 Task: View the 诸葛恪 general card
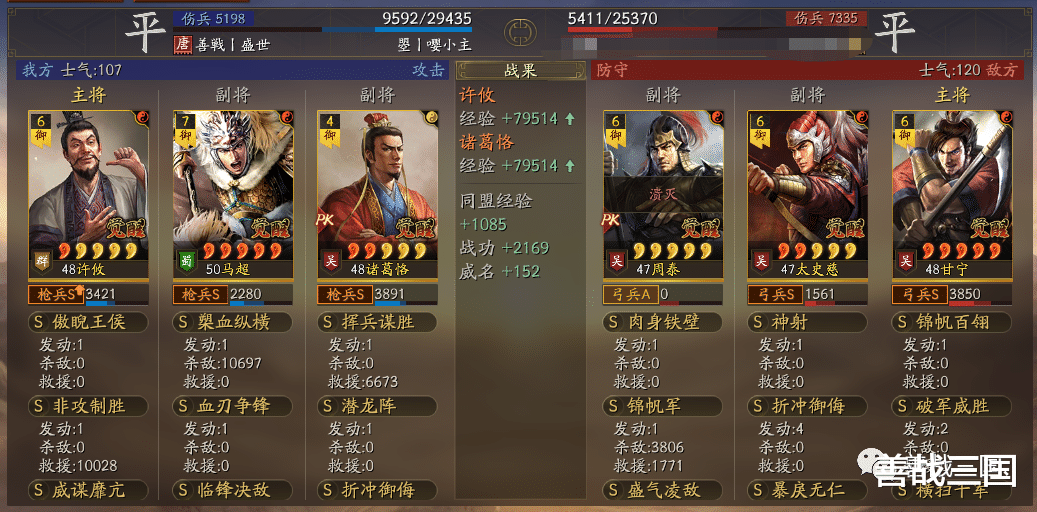point(376,190)
